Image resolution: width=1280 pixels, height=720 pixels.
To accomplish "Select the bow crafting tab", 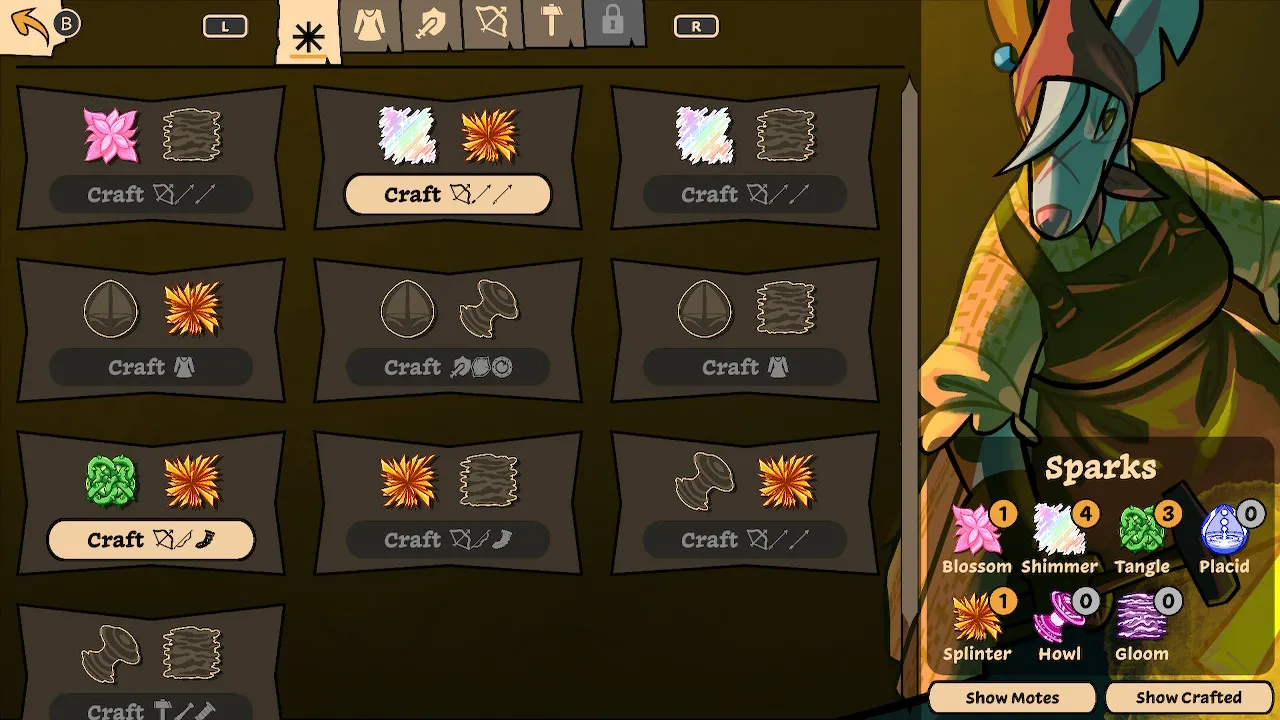I will (x=492, y=23).
